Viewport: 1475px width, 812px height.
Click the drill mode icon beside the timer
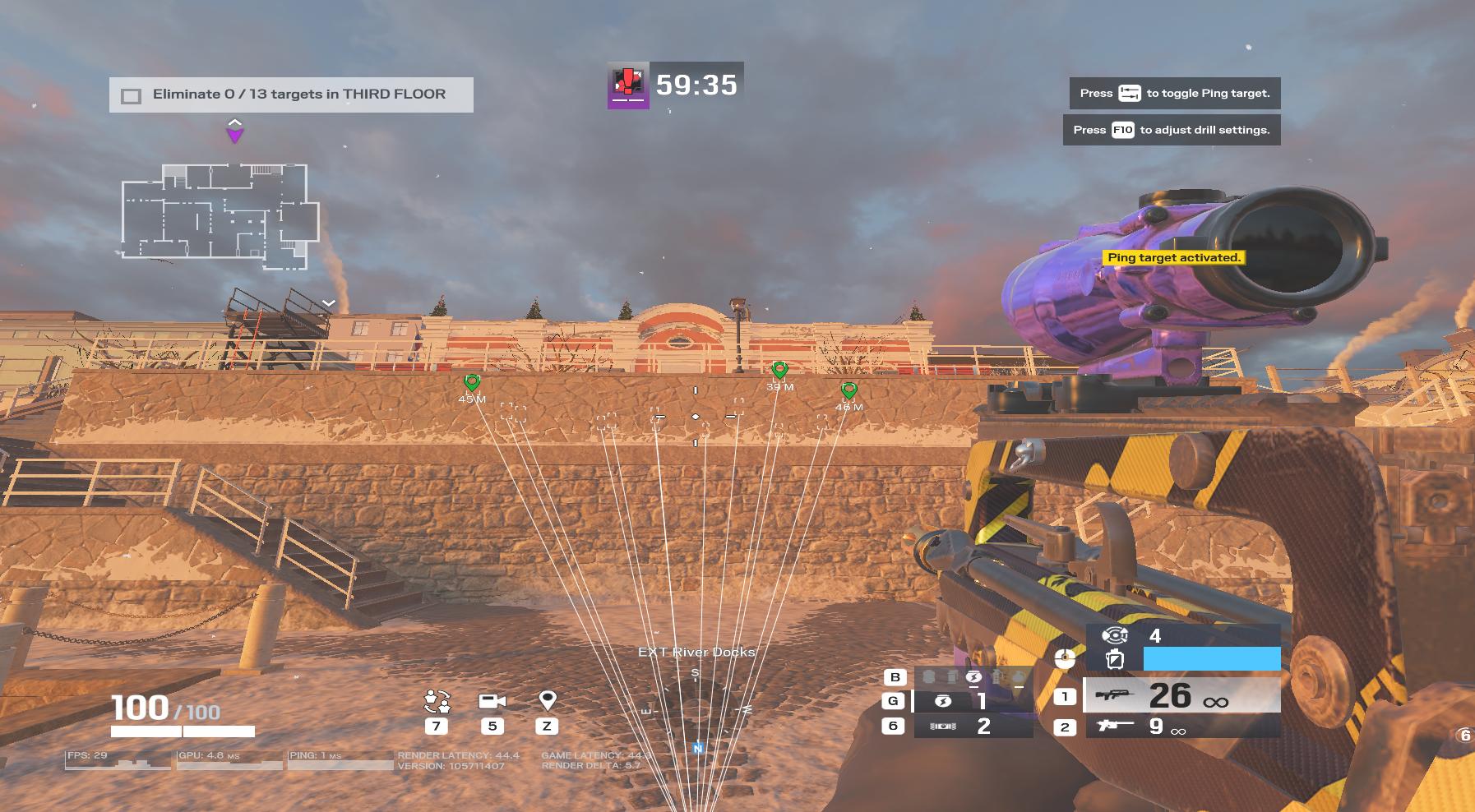[628, 85]
